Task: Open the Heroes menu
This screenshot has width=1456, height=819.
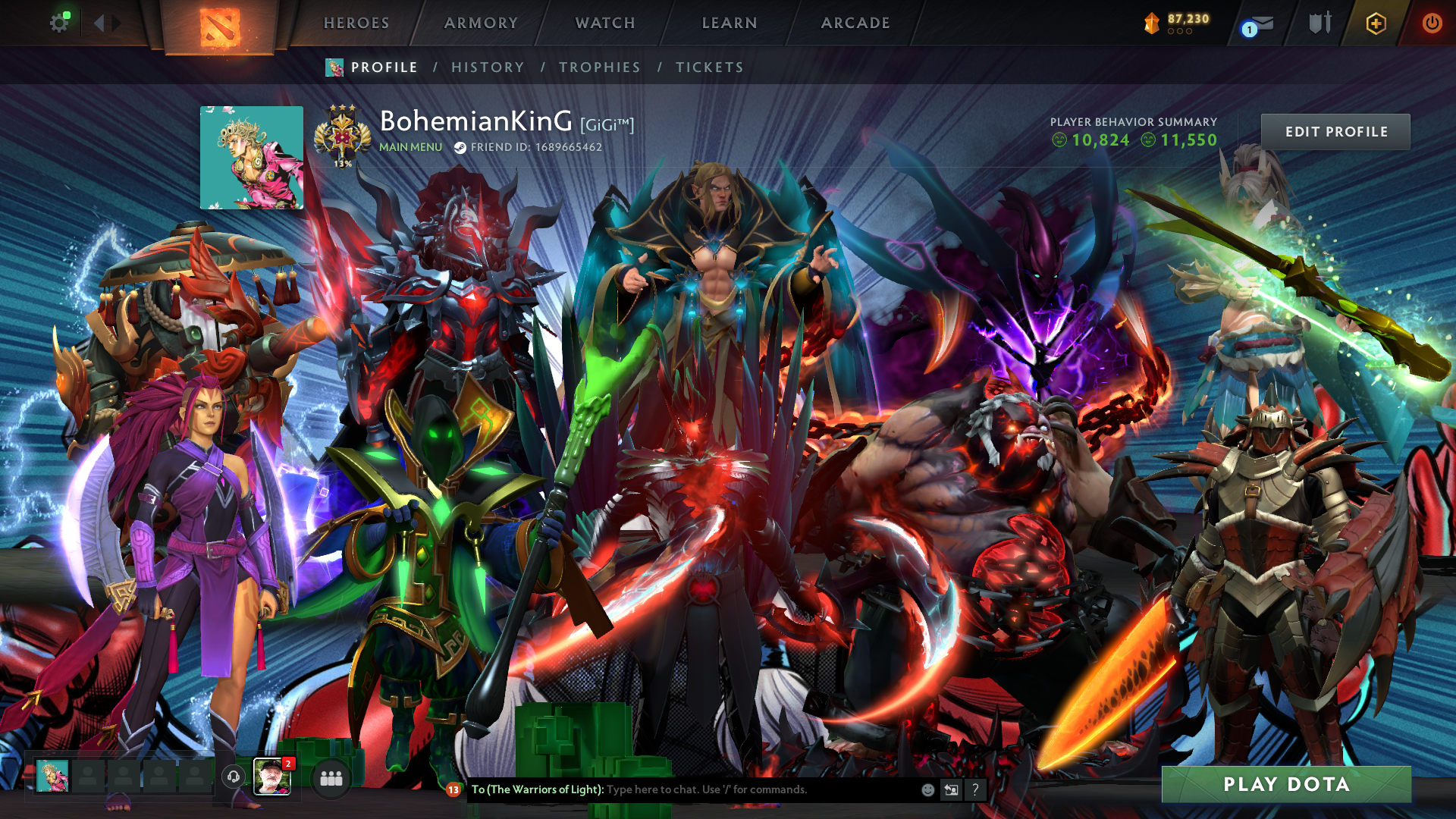Action: (356, 23)
